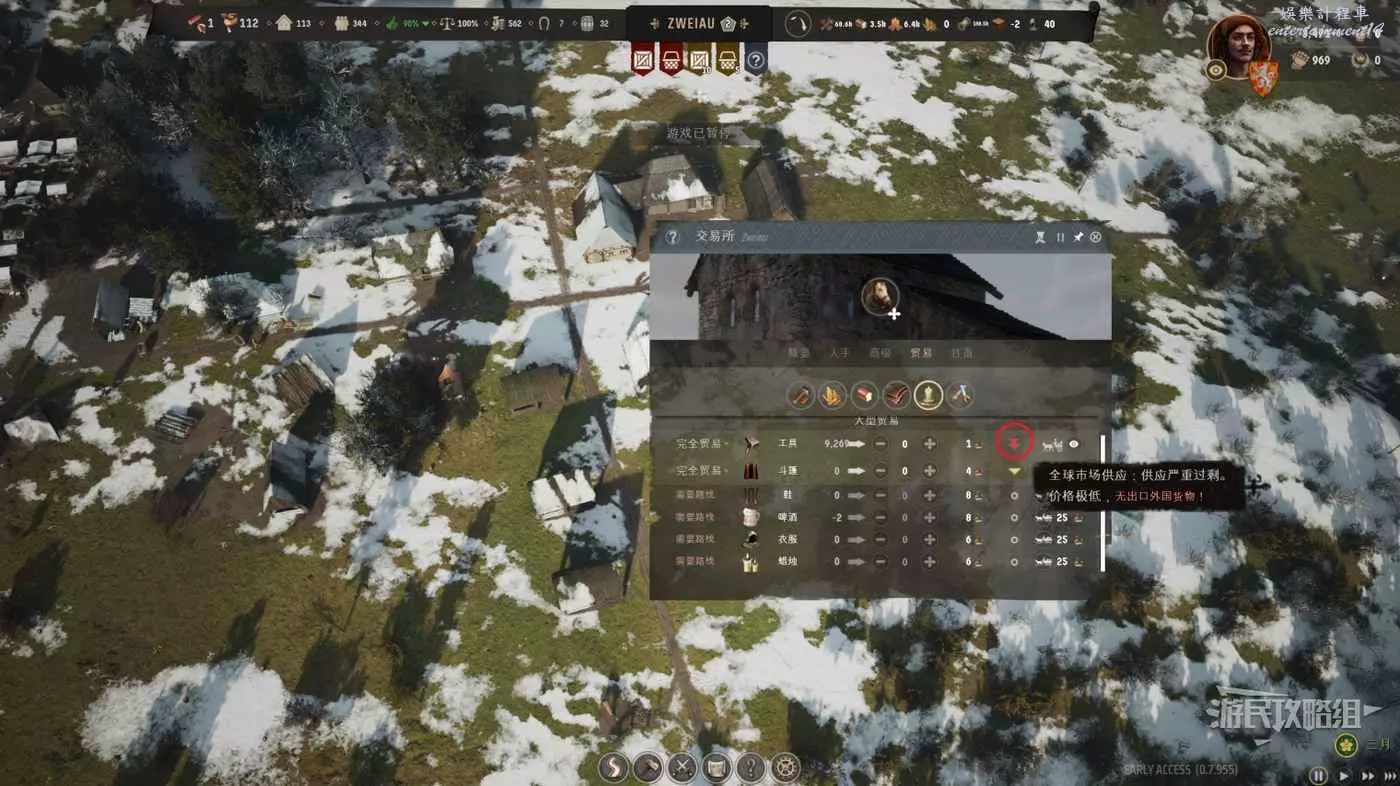Select the first red crate alert banner

click(x=644, y=60)
